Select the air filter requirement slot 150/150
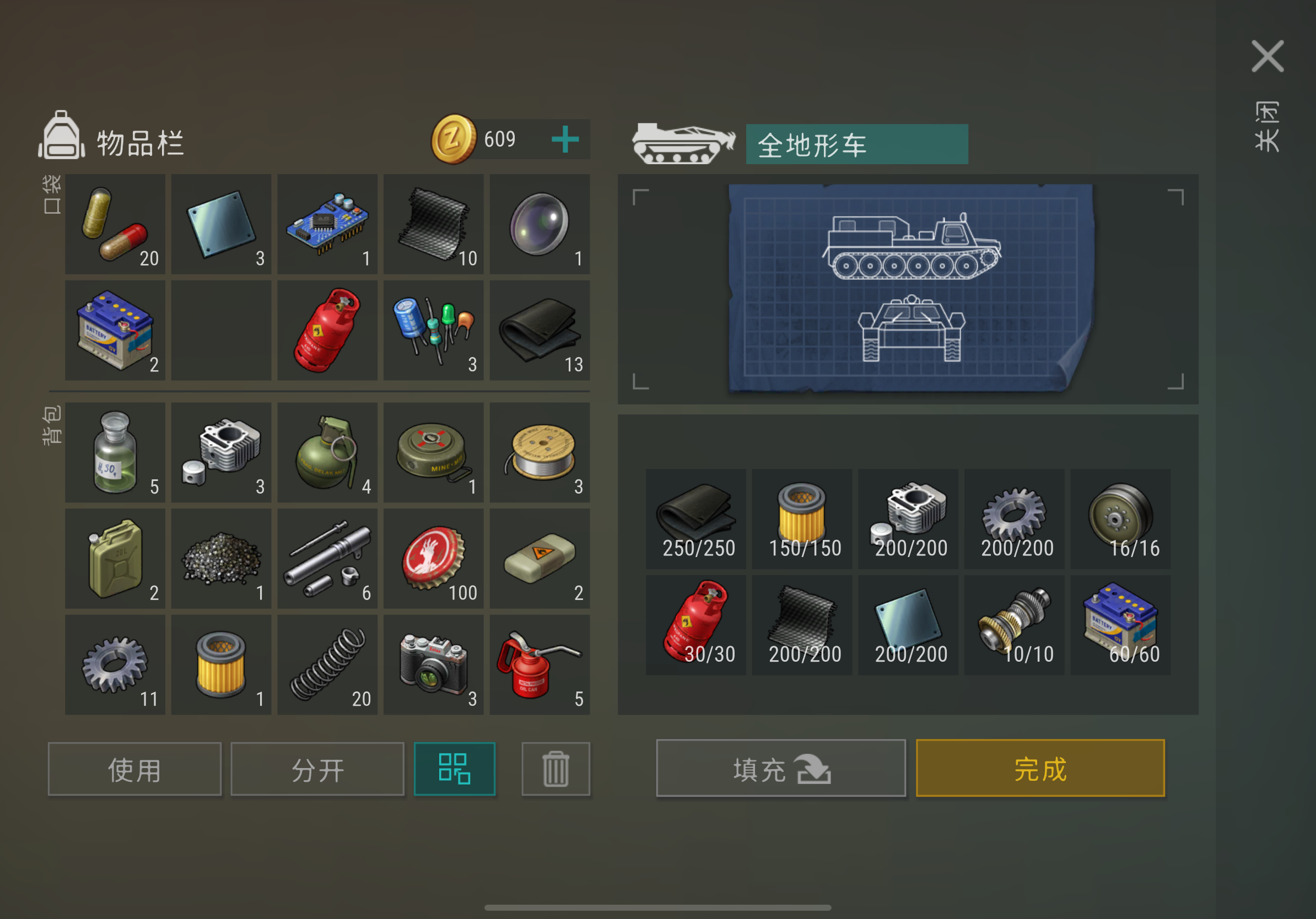This screenshot has width=1316, height=919. (801, 518)
